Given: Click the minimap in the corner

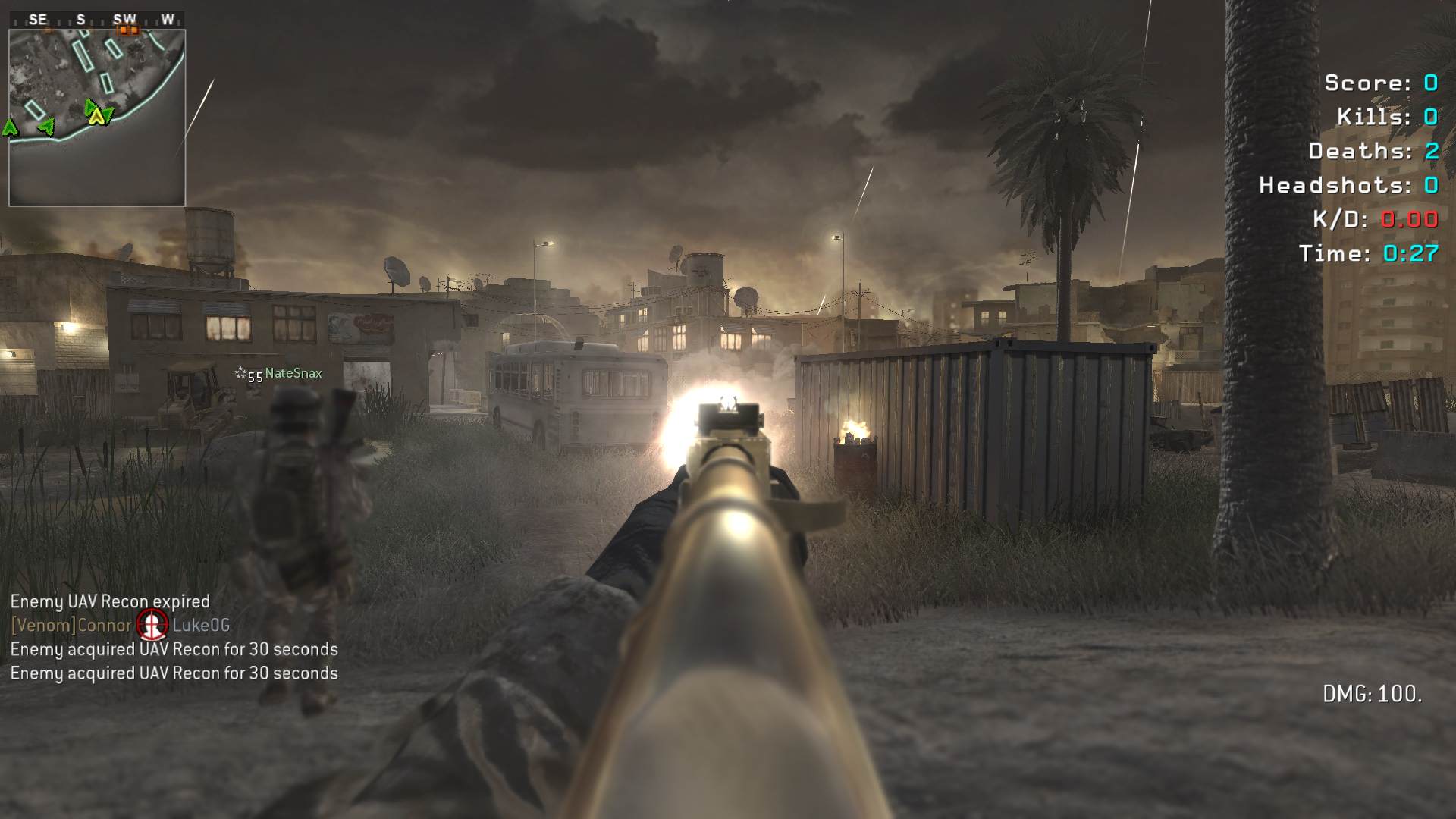Looking at the screenshot, I should pos(97,118).
